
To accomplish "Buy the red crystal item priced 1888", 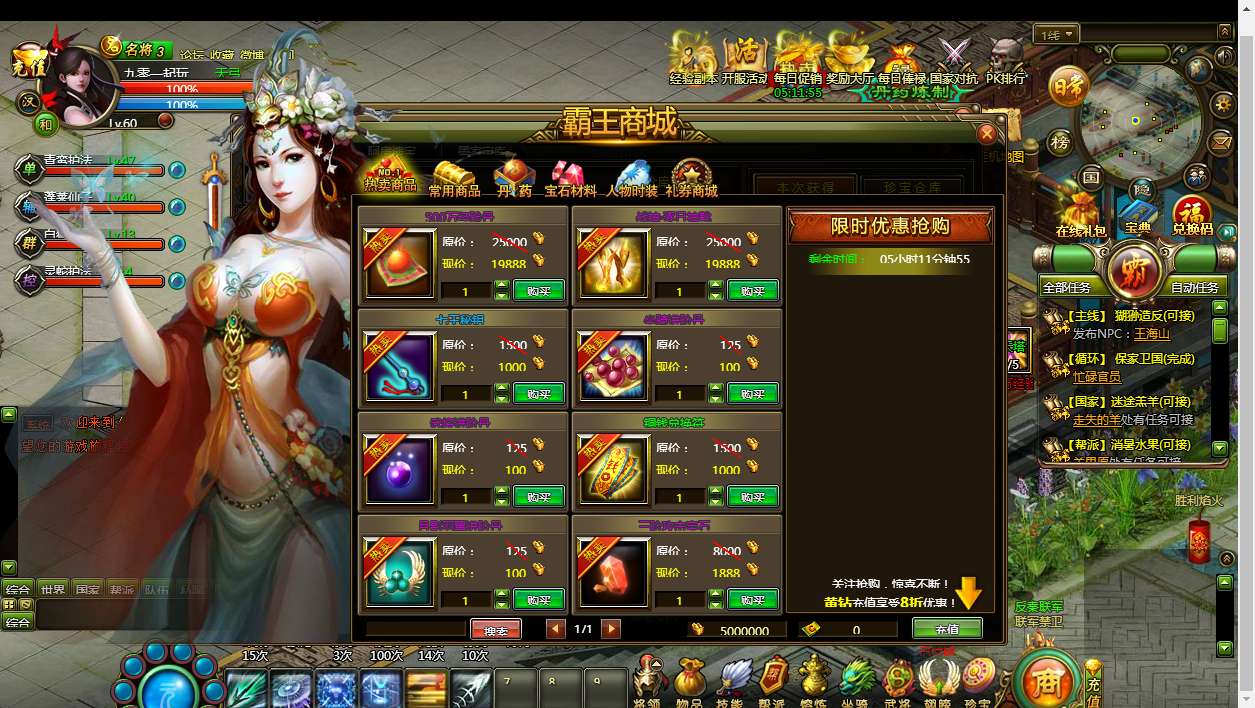I will (752, 599).
